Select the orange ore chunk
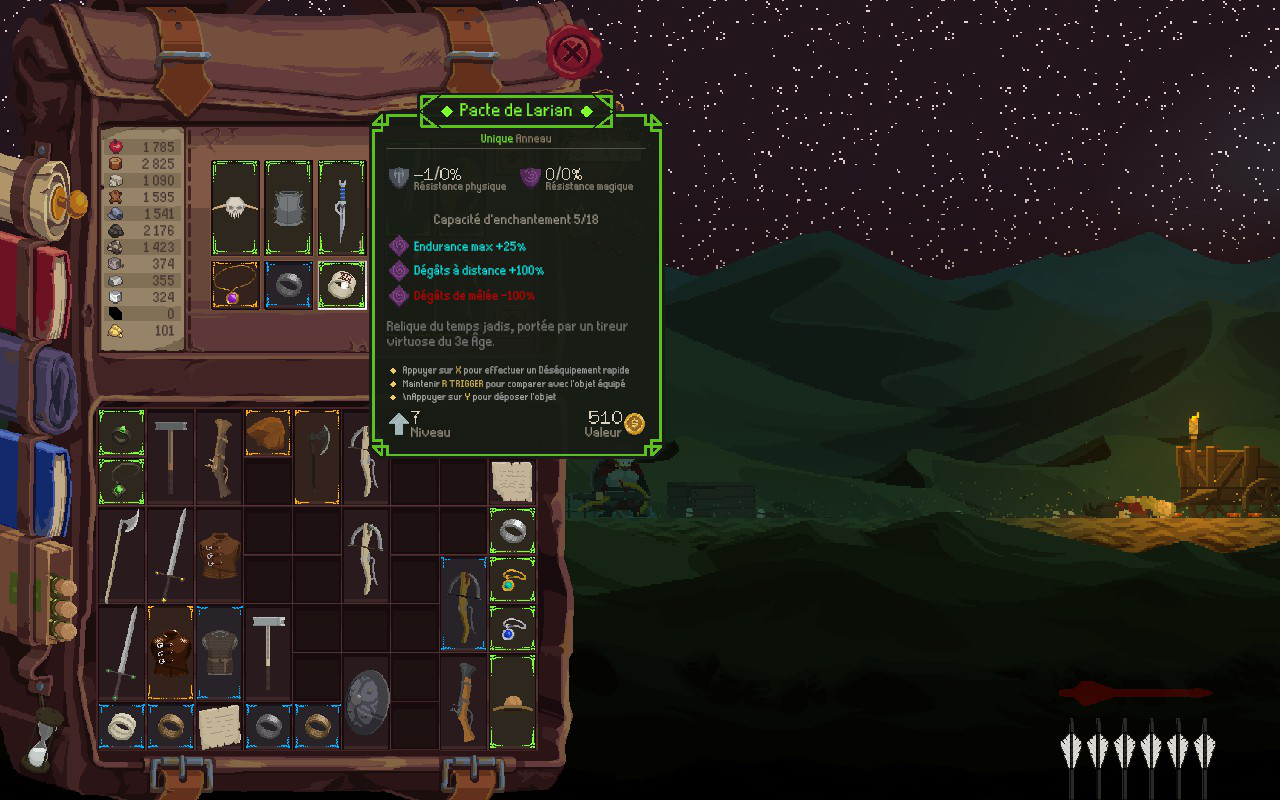The image size is (1280, 800). [267, 432]
